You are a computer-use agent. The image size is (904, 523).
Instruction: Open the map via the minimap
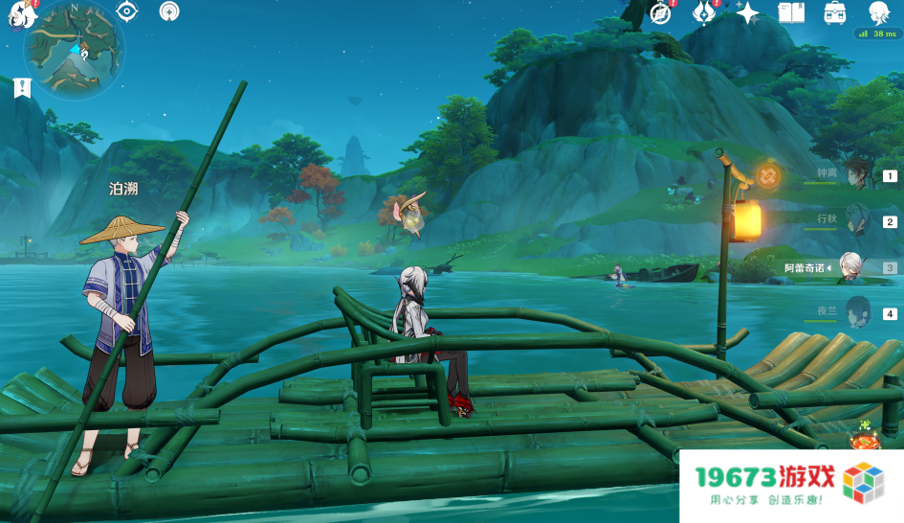74,48
